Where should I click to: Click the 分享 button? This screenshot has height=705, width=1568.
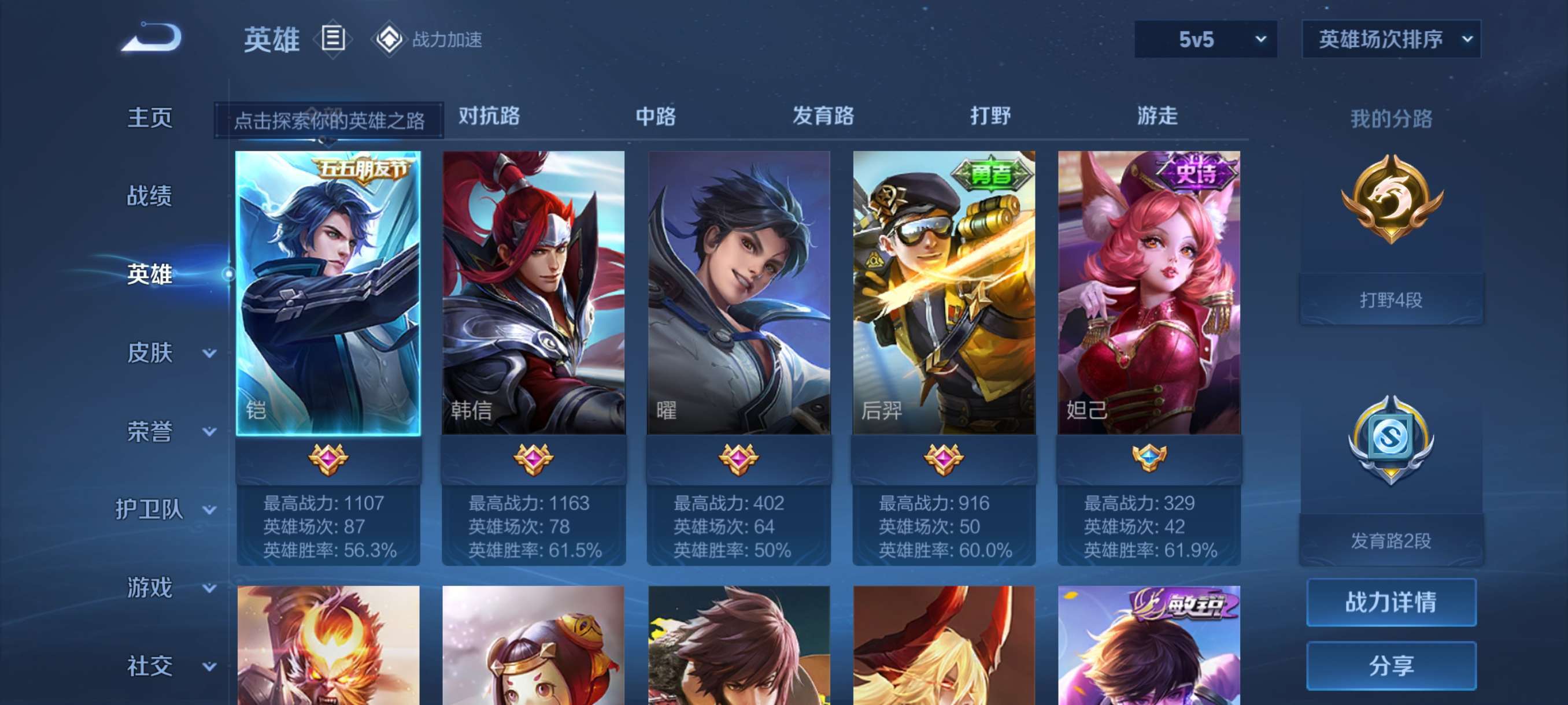(1392, 666)
